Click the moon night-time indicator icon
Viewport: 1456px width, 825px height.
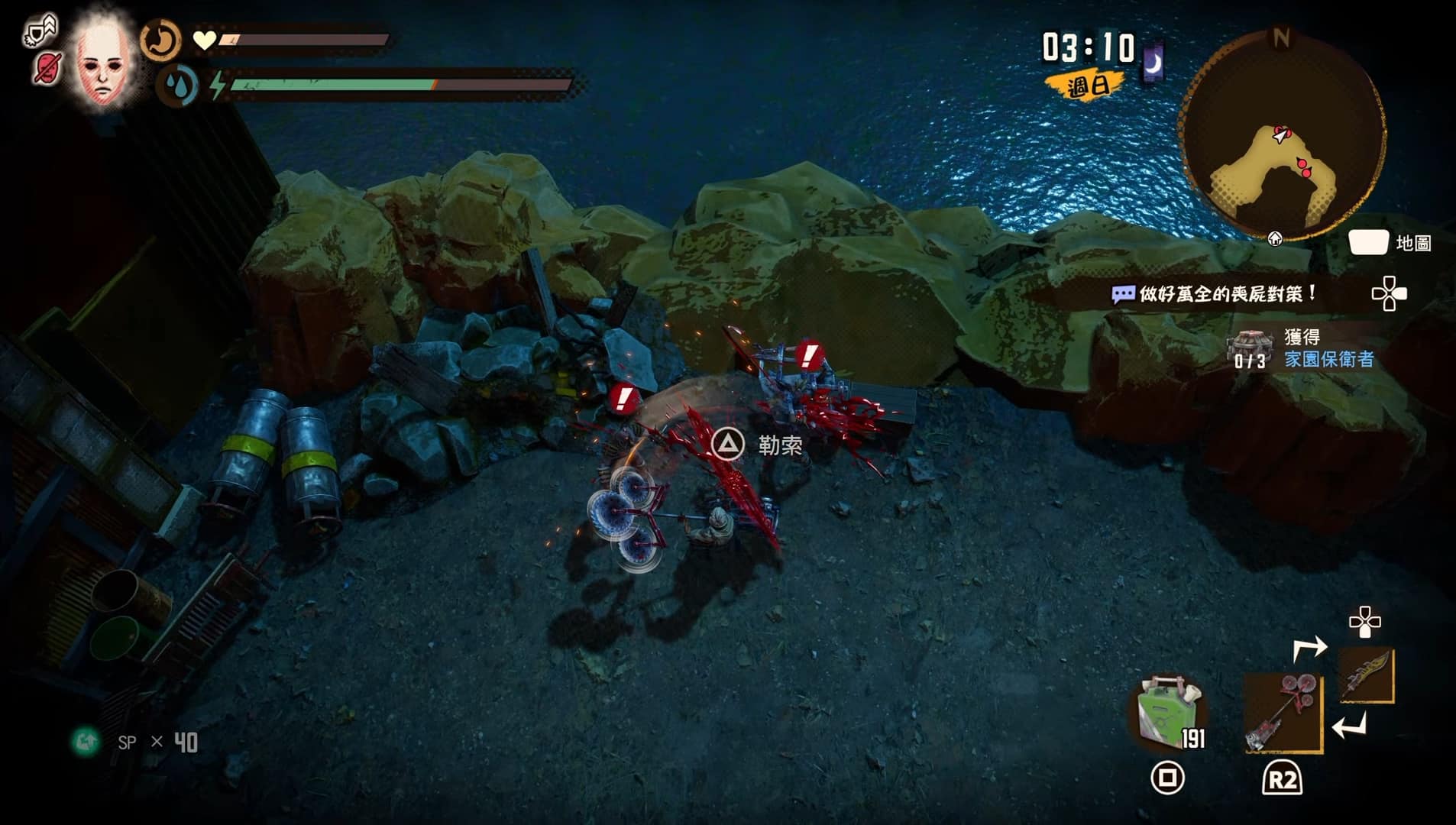coord(1153,62)
